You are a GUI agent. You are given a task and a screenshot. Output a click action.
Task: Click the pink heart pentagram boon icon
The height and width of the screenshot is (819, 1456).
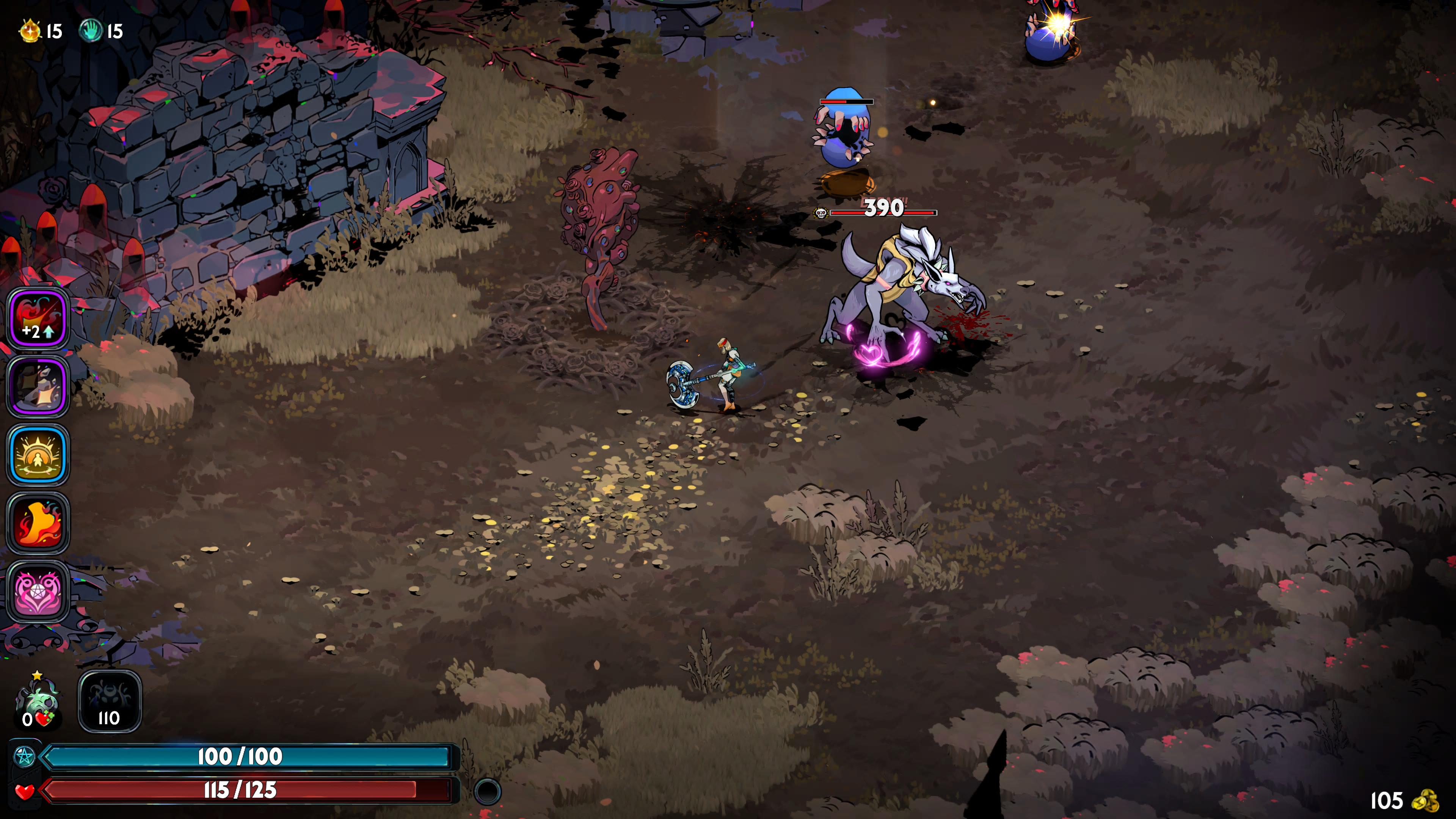click(x=38, y=591)
